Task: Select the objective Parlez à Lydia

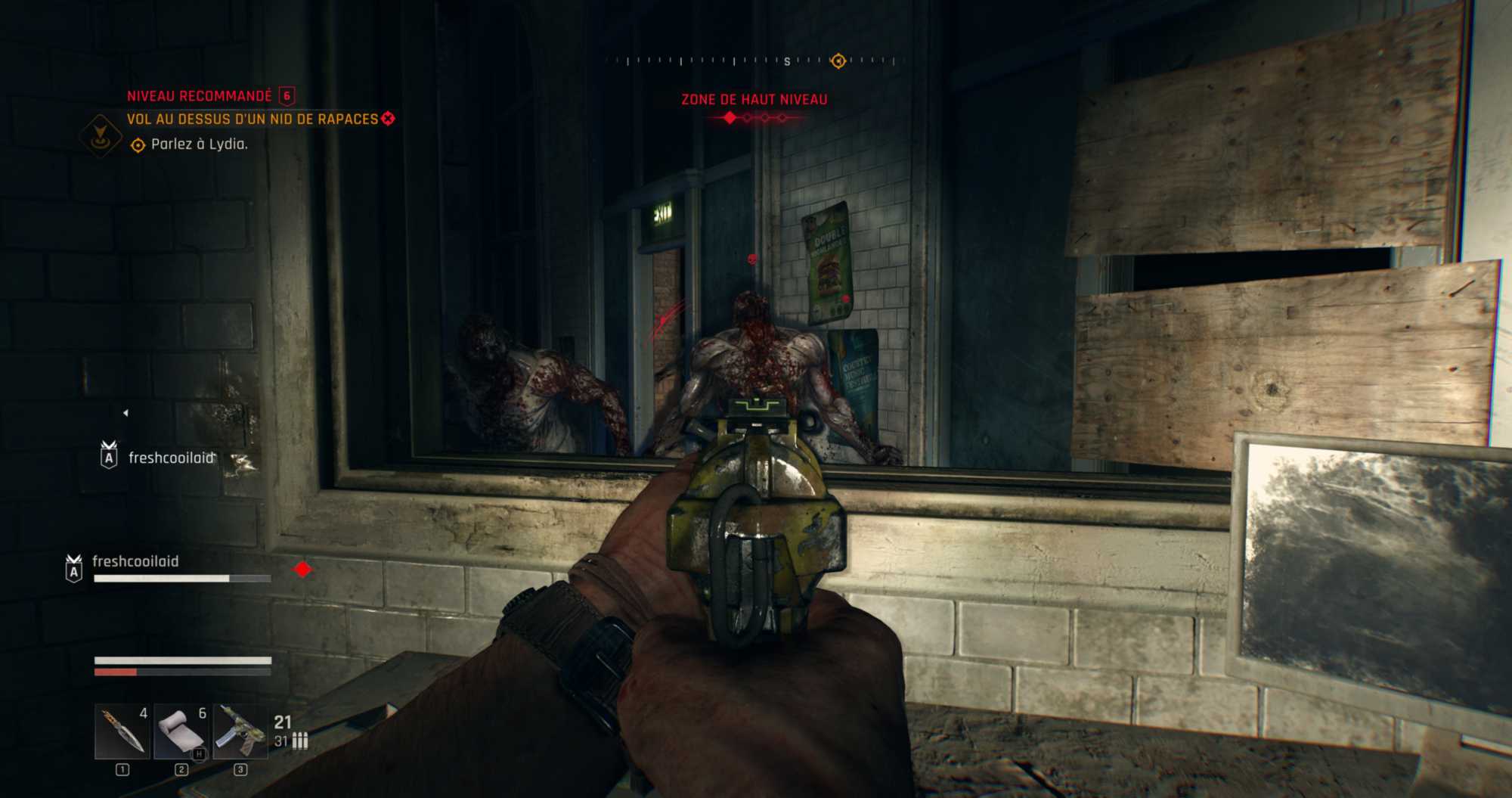Action: click(199, 144)
